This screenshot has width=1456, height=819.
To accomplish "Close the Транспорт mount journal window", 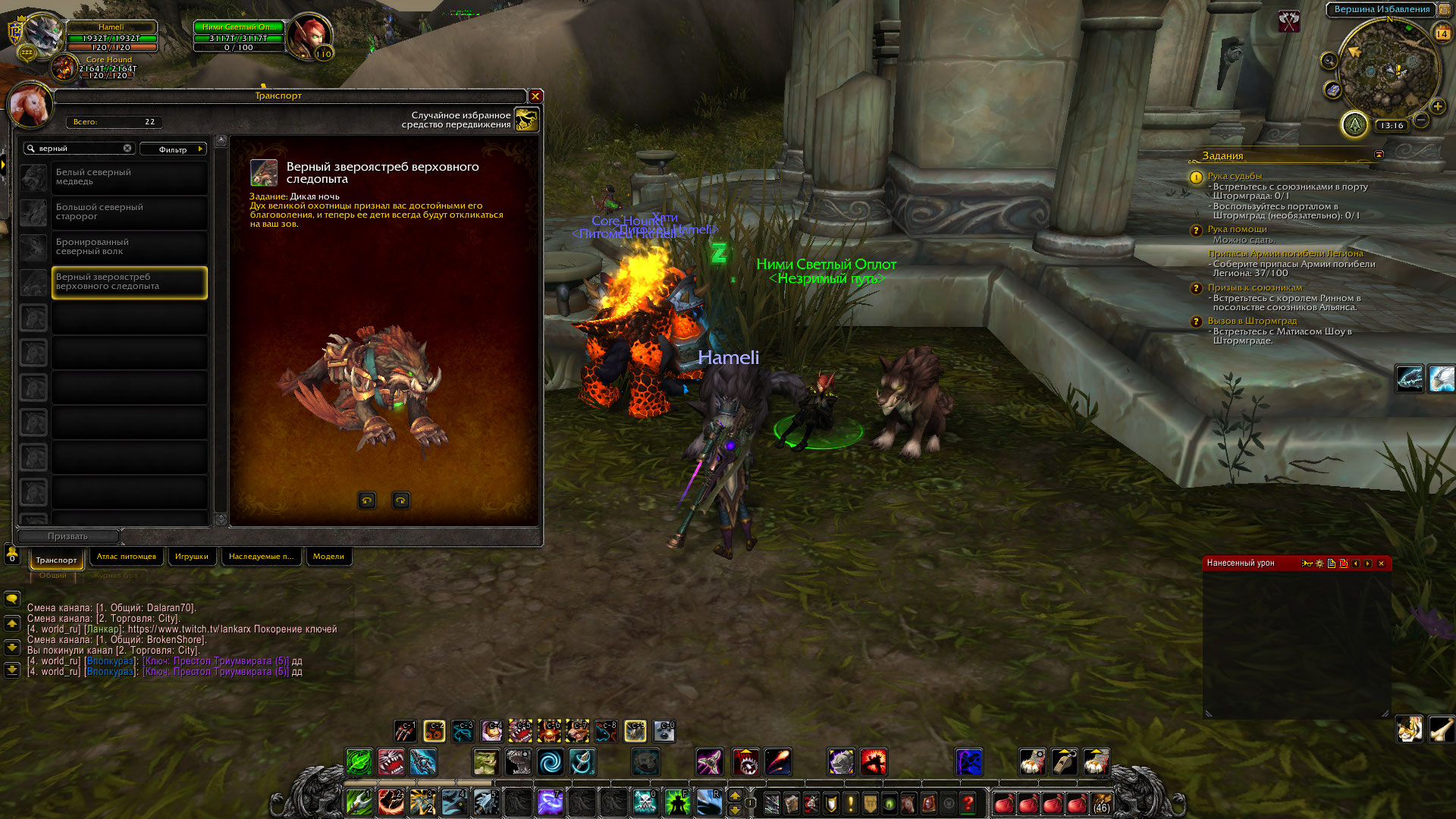I will pos(535,96).
